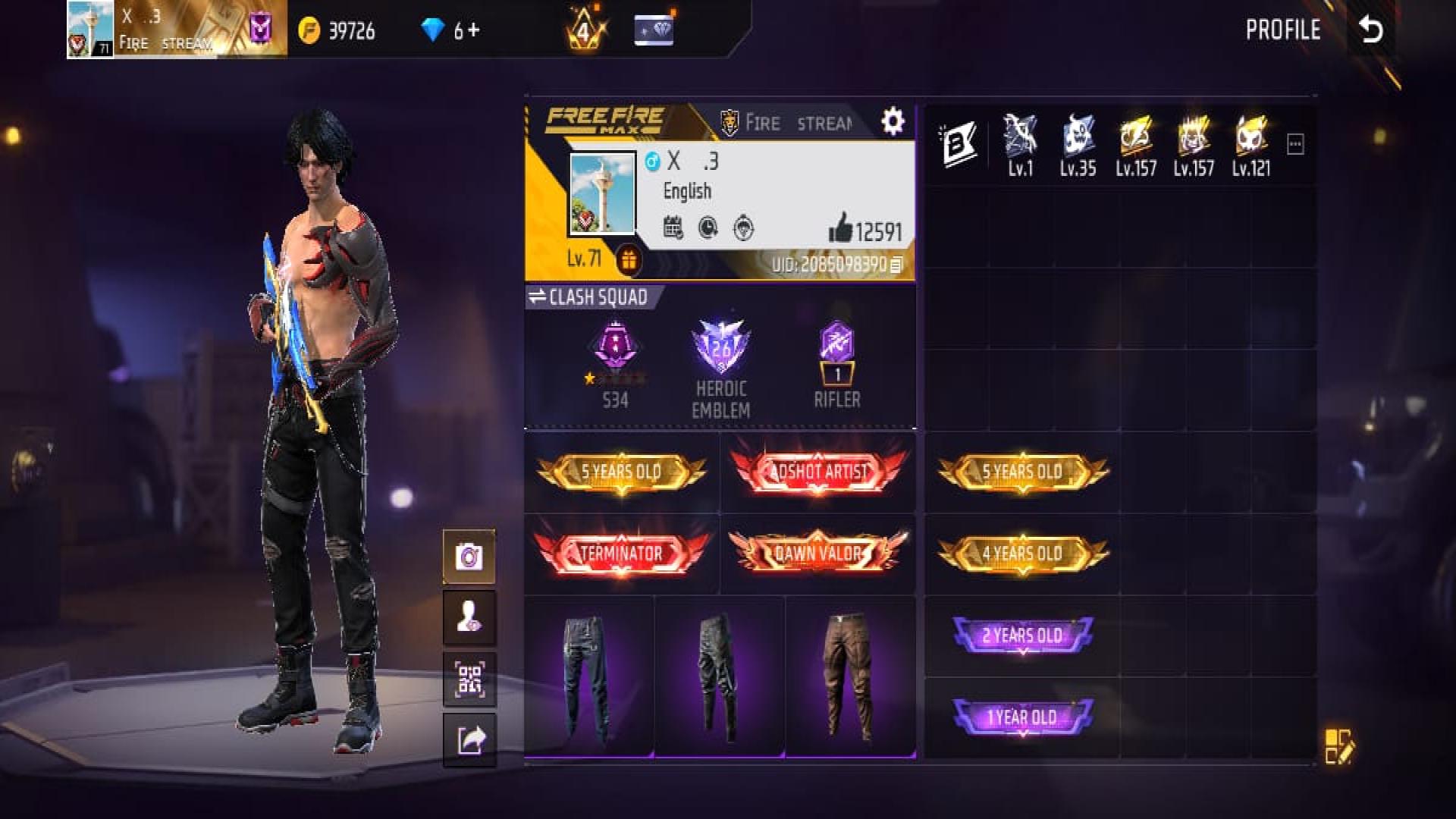This screenshot has height=819, width=1456.
Task: Open the character view button
Action: click(x=469, y=617)
